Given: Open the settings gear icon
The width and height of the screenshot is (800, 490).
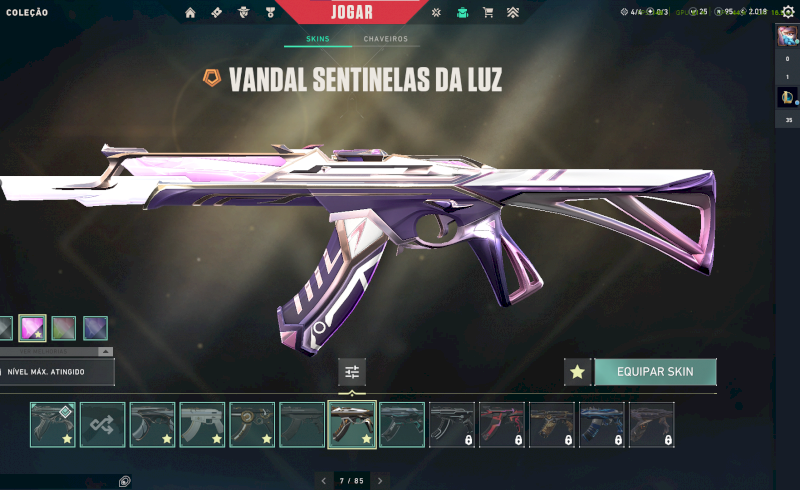Looking at the screenshot, I should pyautogui.click(x=788, y=12).
